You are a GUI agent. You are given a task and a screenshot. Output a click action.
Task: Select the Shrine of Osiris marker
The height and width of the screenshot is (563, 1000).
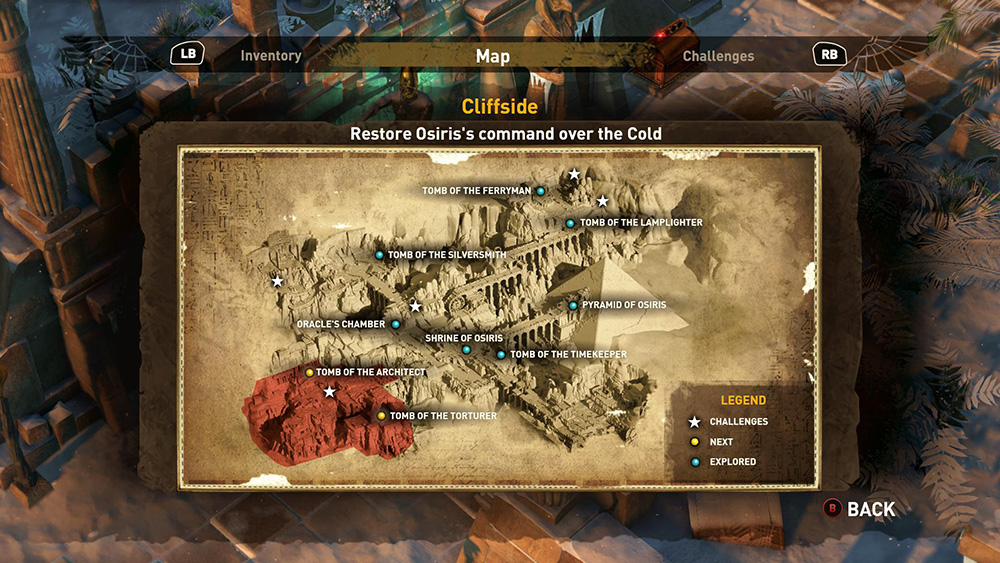click(466, 349)
